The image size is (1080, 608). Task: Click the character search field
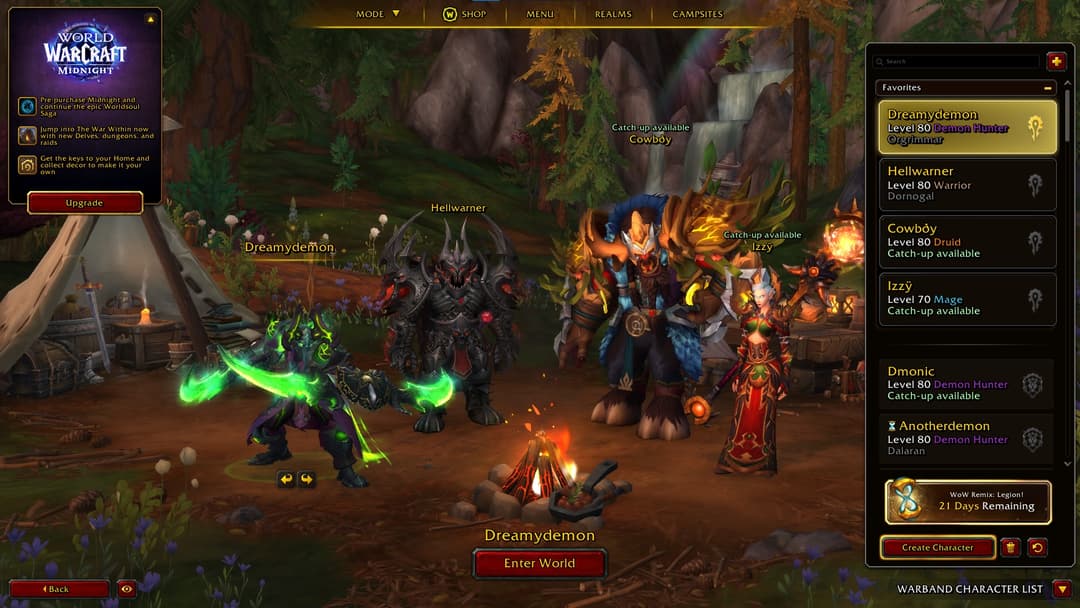click(958, 62)
